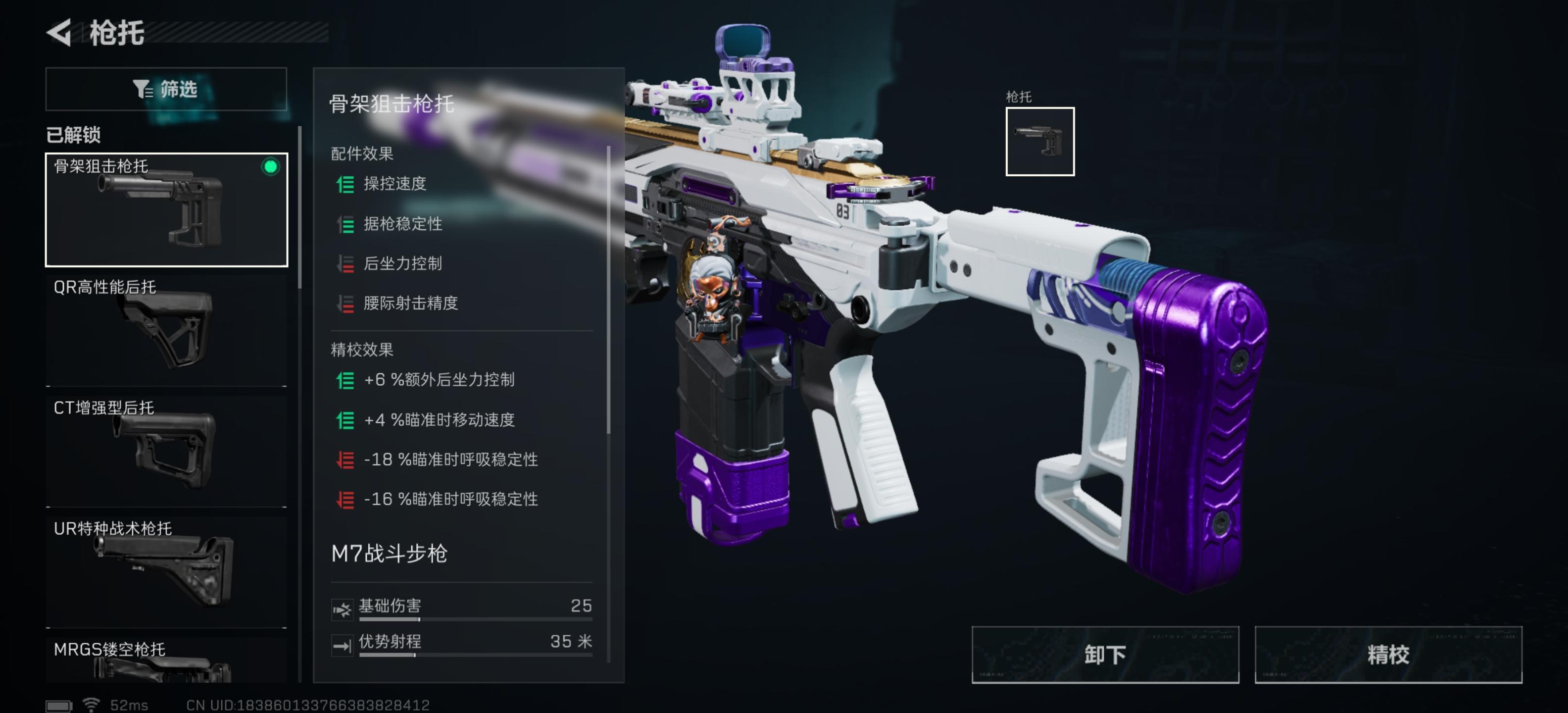Unequip the stock with 卸下
The width and height of the screenshot is (1568, 713).
pyautogui.click(x=1104, y=654)
